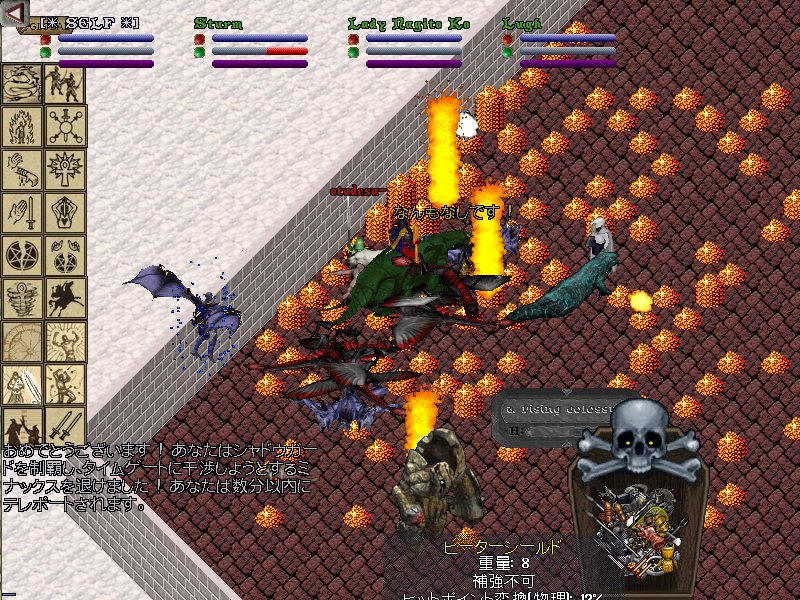Activate the bandaged arm healing icon
800x600 pixels.
coord(21,169)
